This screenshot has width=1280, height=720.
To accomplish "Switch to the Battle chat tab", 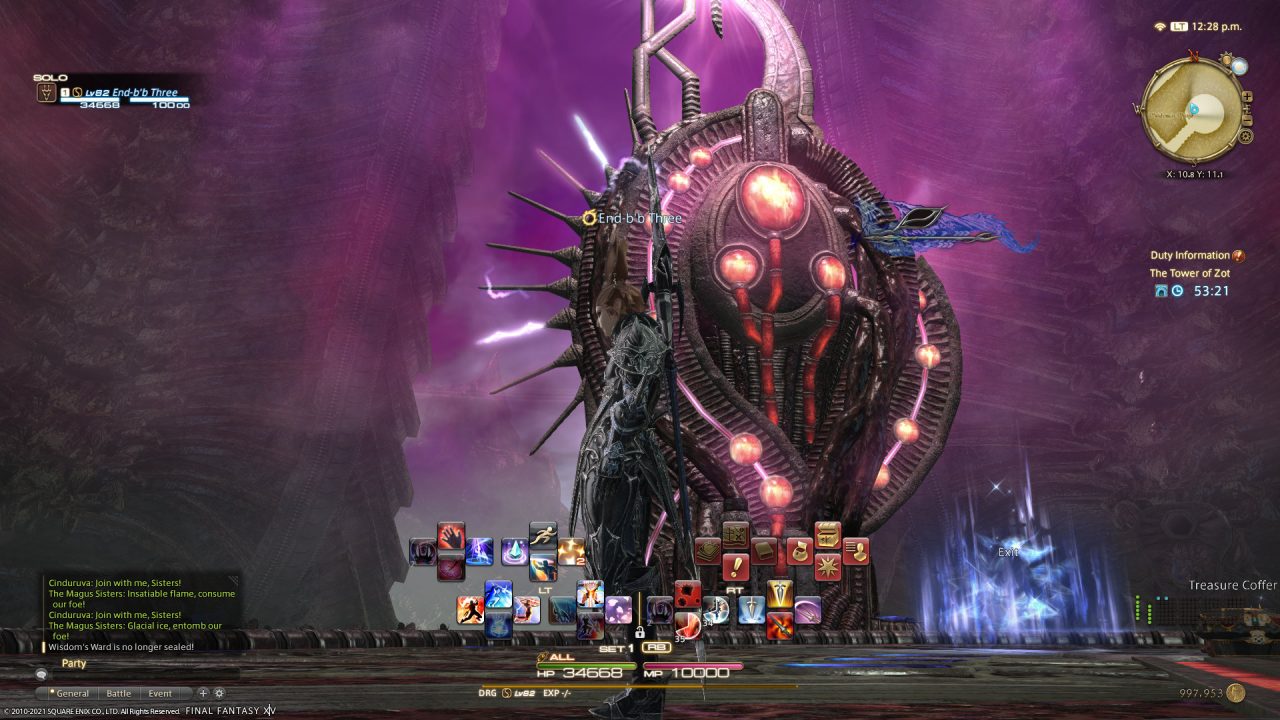I will point(119,693).
